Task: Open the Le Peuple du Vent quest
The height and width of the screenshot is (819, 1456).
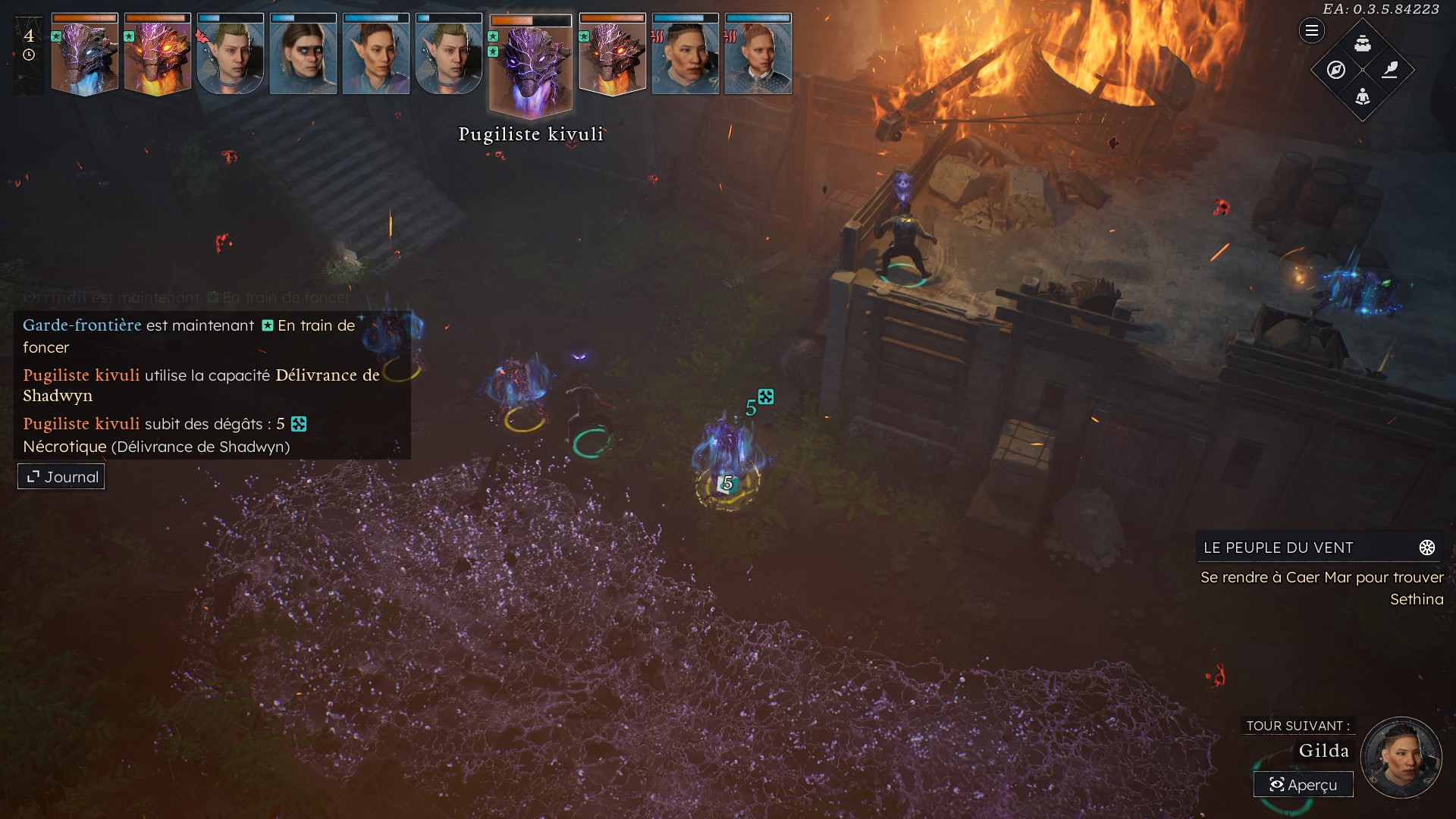Action: 1279,548
